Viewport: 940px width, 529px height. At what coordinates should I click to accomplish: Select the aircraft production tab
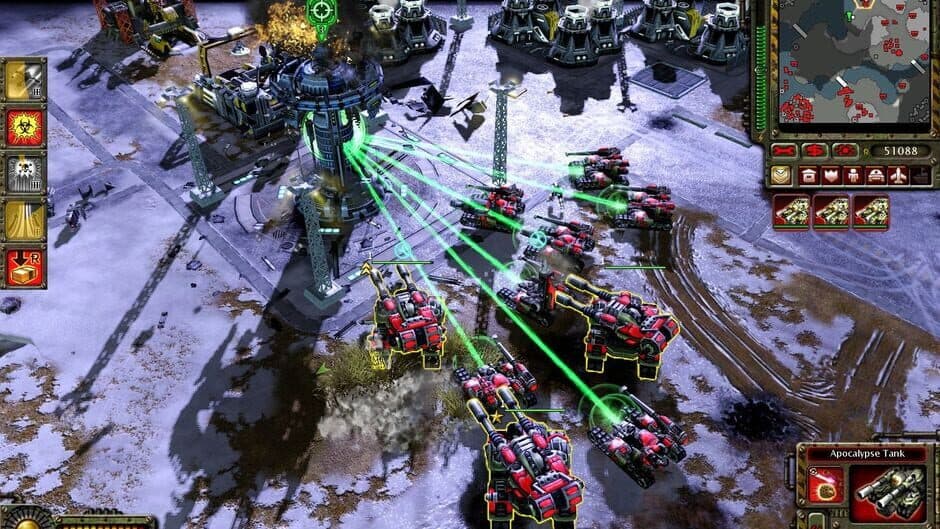[899, 176]
